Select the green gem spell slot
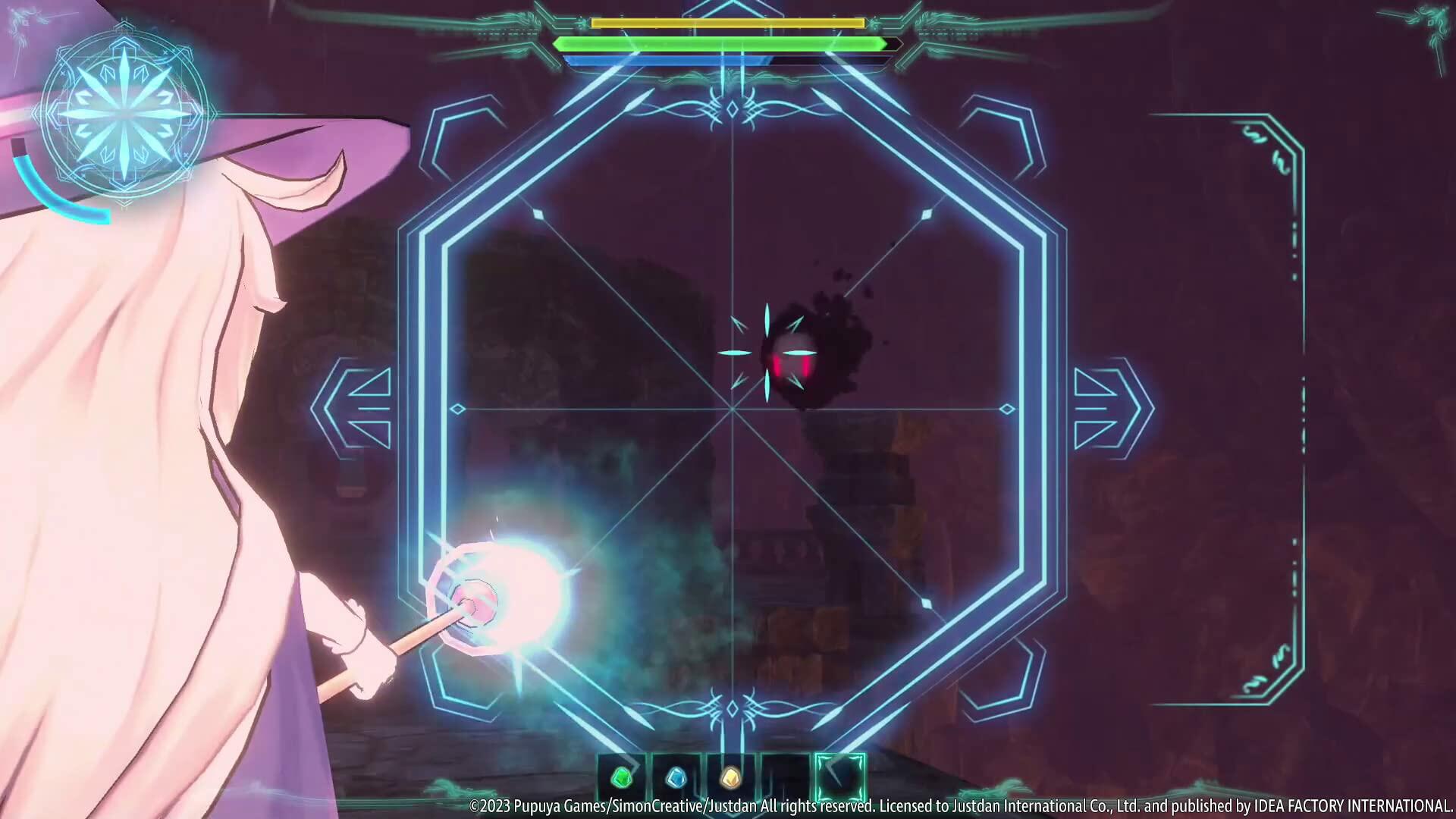Viewport: 1456px width, 819px height. (621, 777)
